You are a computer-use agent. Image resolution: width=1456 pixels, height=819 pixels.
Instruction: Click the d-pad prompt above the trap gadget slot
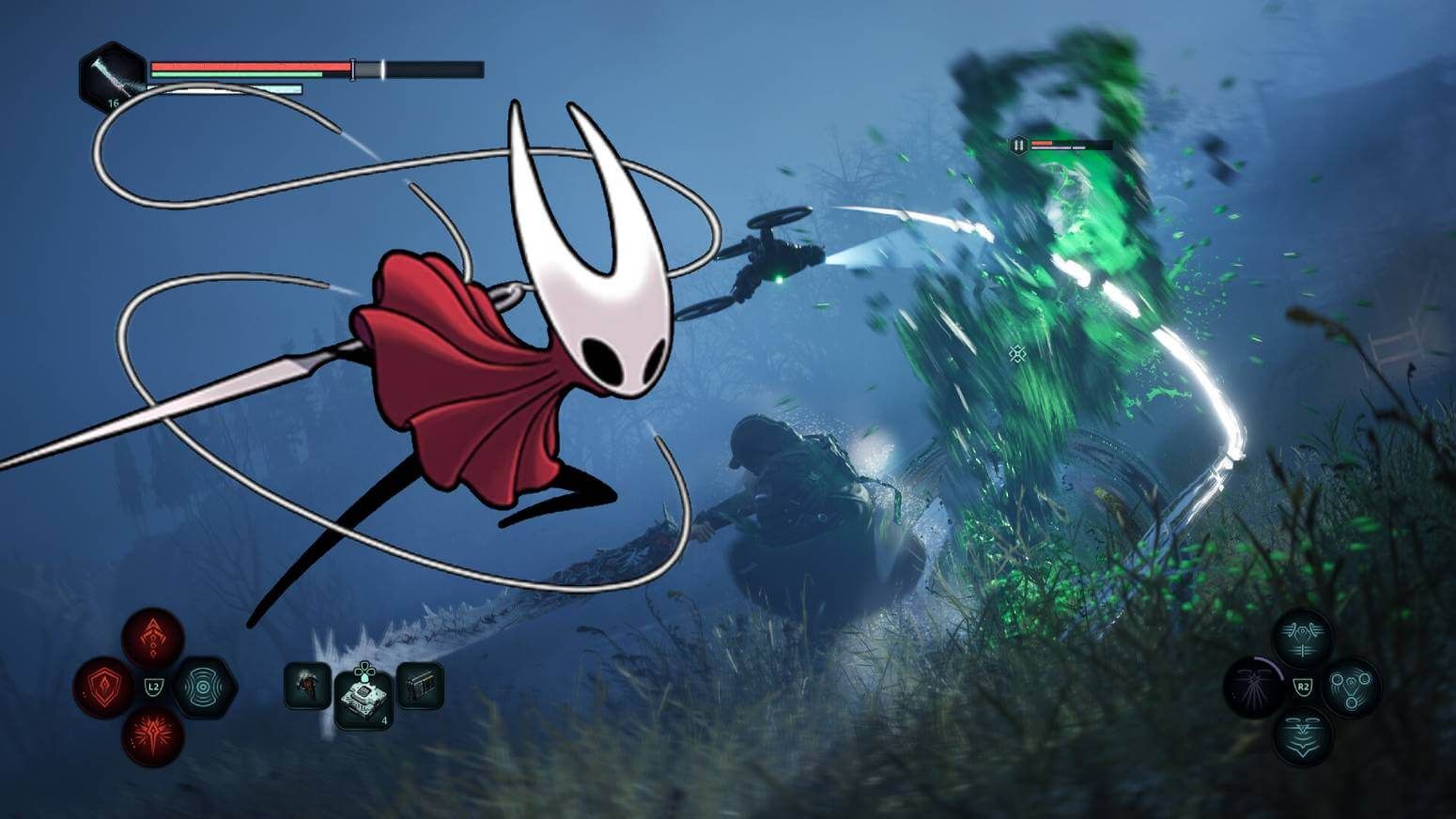(x=364, y=670)
